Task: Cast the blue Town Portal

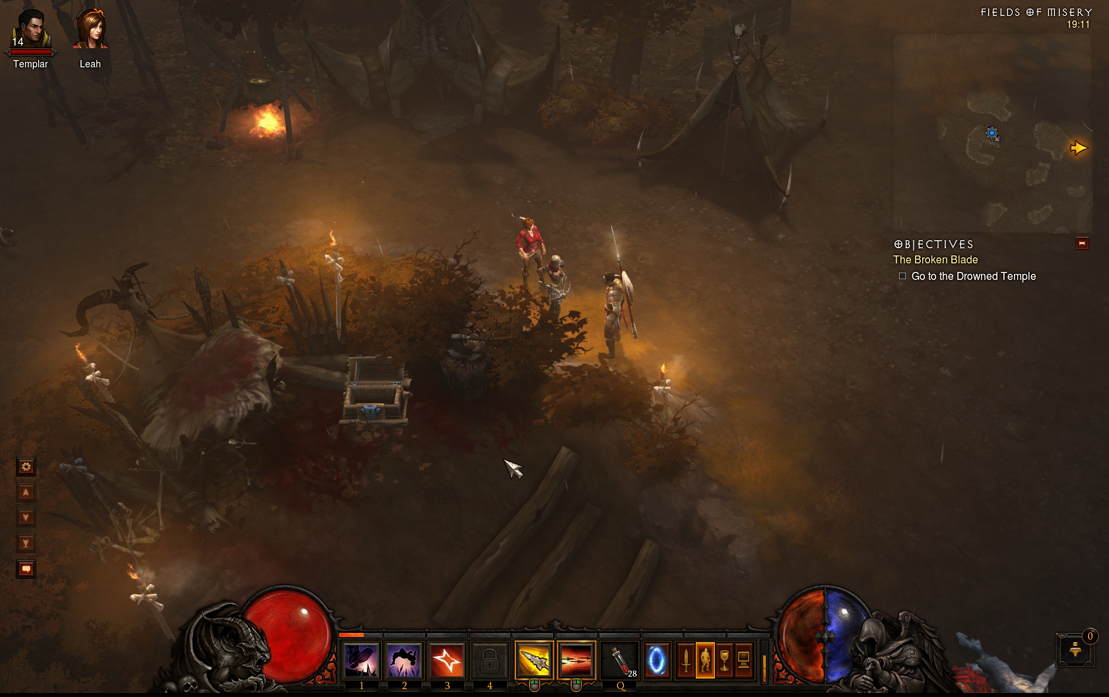Action: 656,660
